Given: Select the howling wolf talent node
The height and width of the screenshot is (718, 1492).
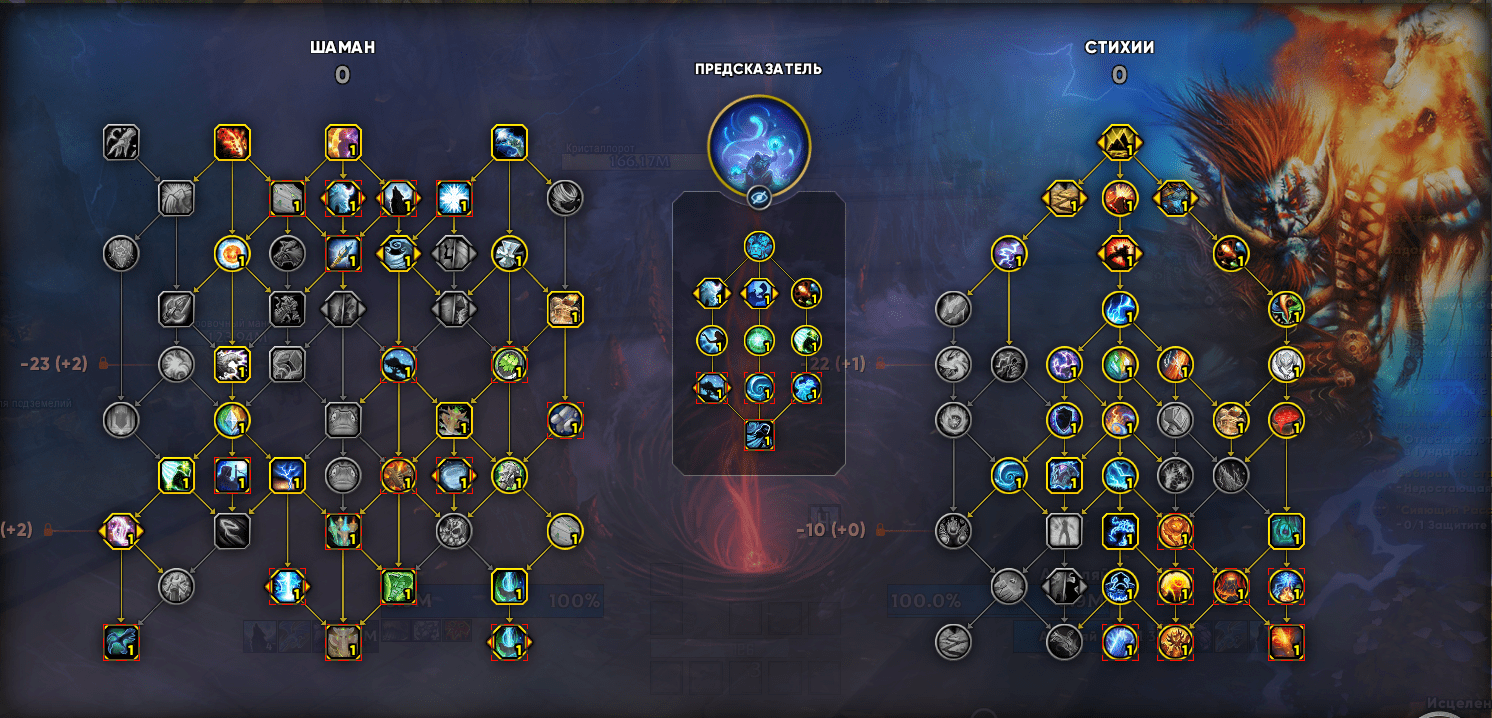Looking at the screenshot, I should point(398,198).
